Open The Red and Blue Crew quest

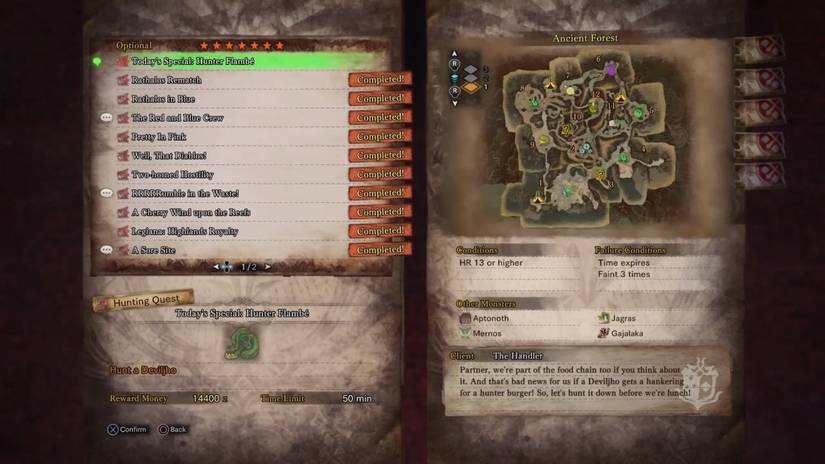pos(240,118)
